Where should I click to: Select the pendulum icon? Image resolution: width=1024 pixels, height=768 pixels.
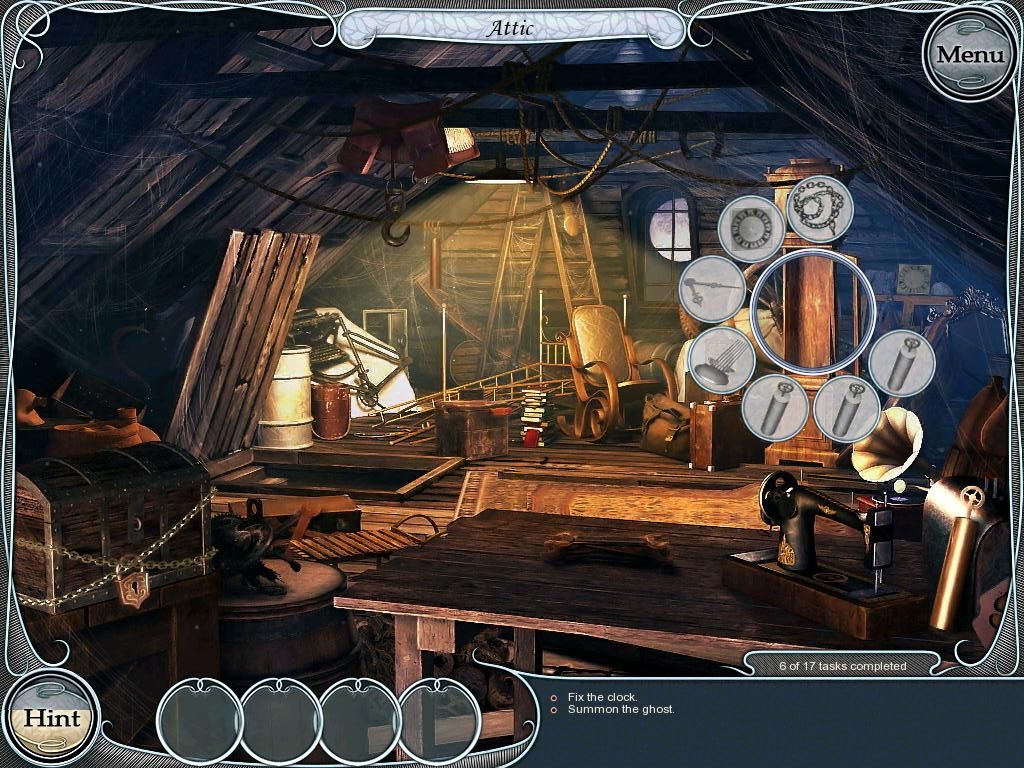[x=721, y=360]
